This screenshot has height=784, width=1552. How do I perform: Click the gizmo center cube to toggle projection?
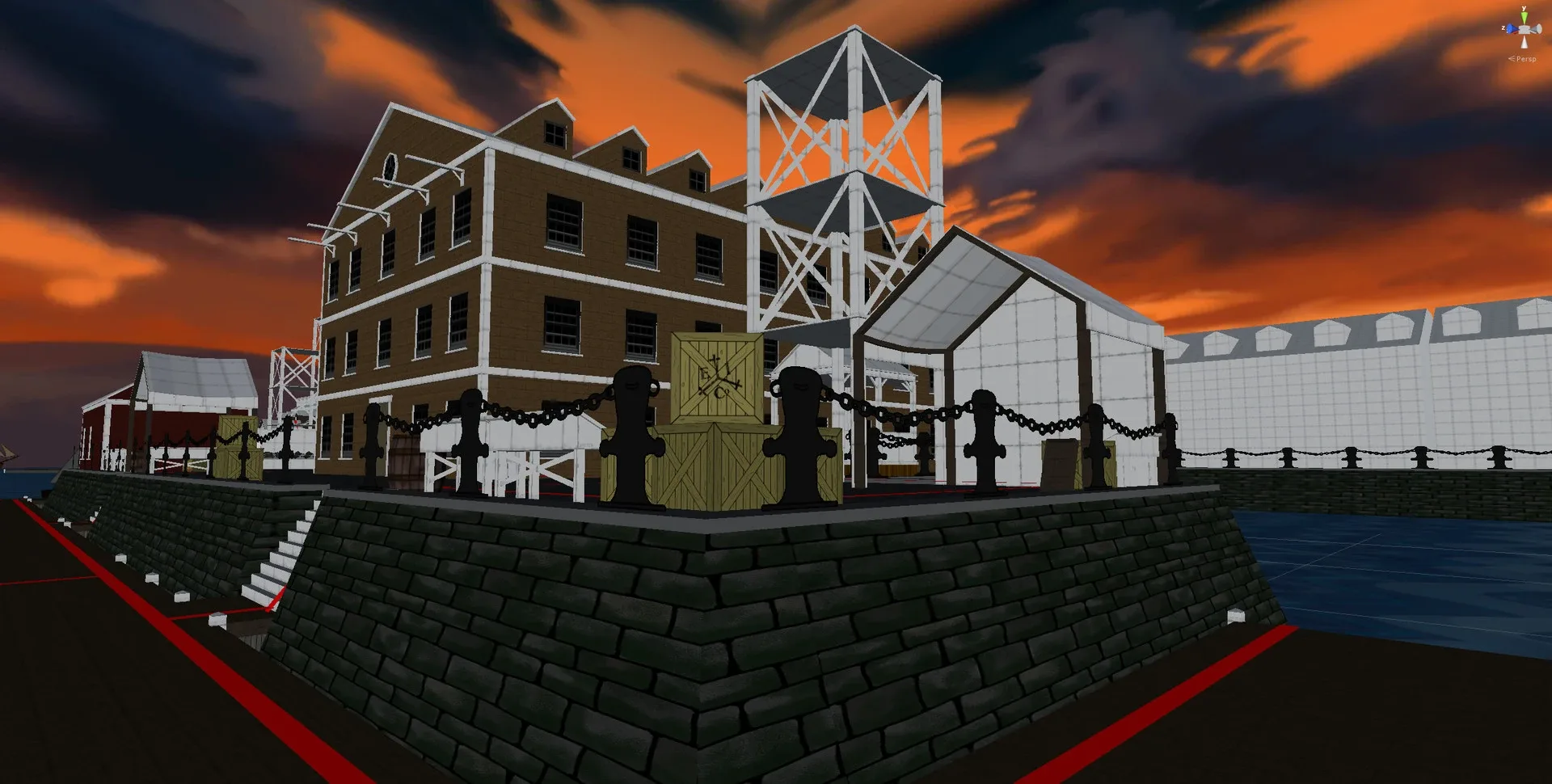click(1524, 30)
